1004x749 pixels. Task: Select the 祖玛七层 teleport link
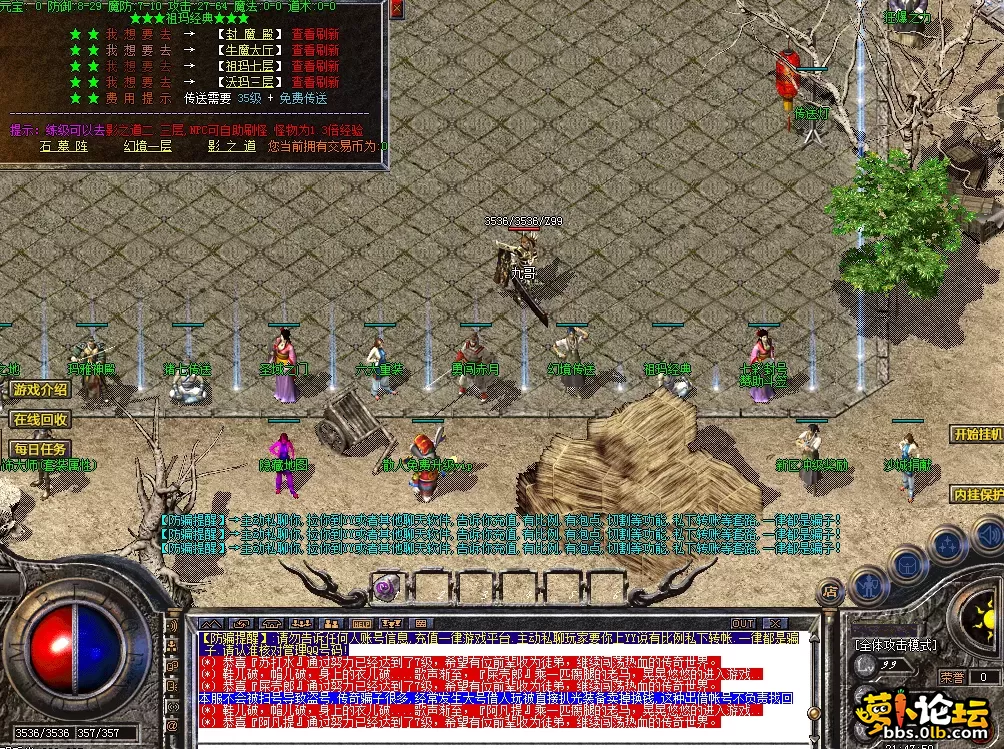point(249,66)
